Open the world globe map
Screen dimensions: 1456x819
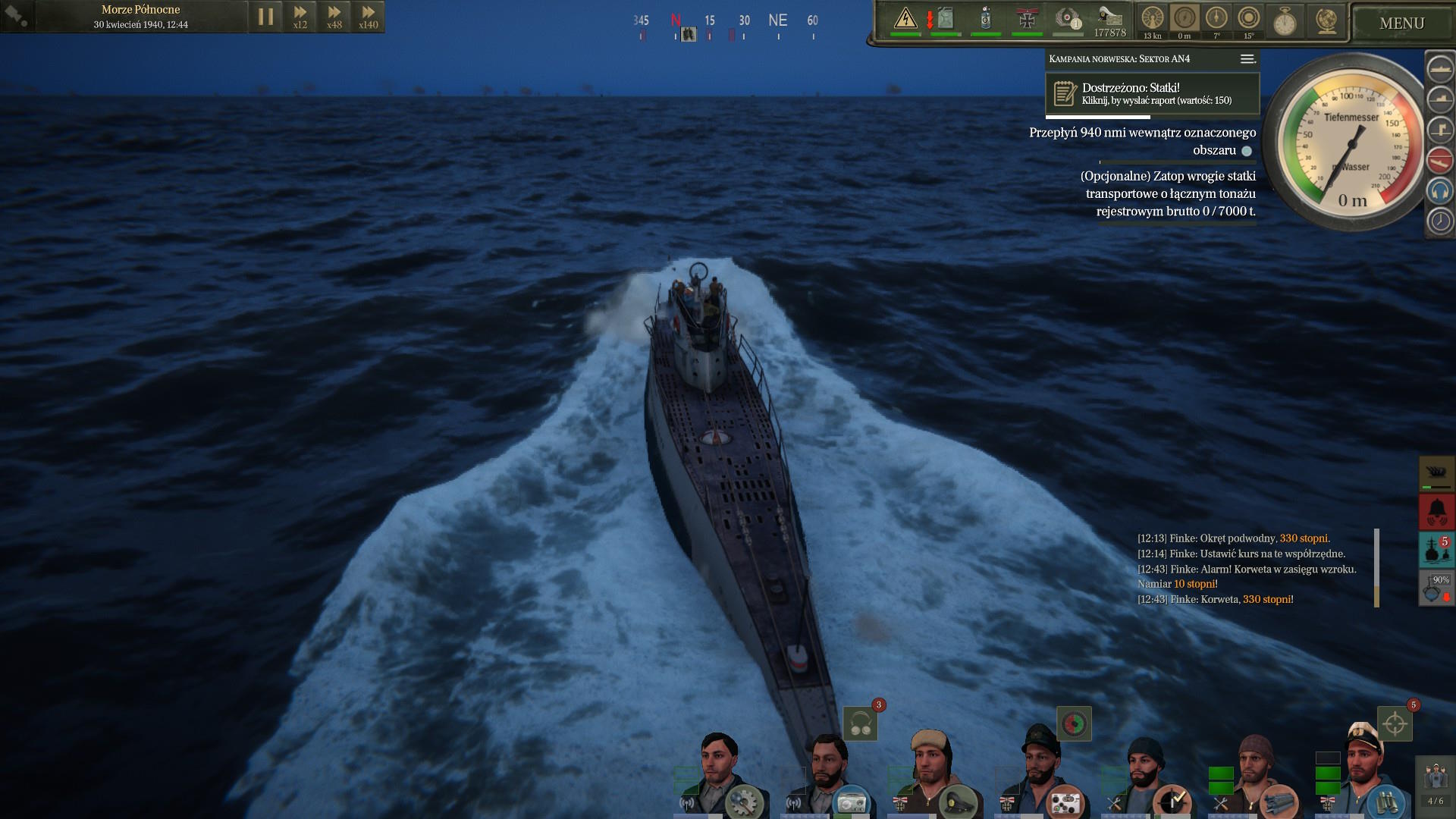(x=1326, y=21)
